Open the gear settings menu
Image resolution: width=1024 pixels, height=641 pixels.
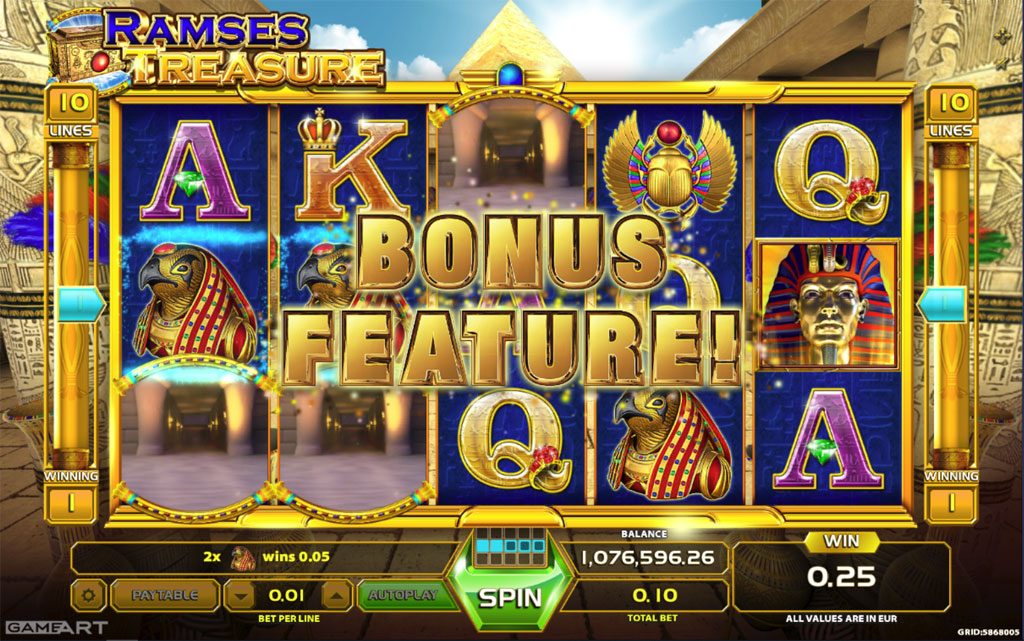[89, 596]
